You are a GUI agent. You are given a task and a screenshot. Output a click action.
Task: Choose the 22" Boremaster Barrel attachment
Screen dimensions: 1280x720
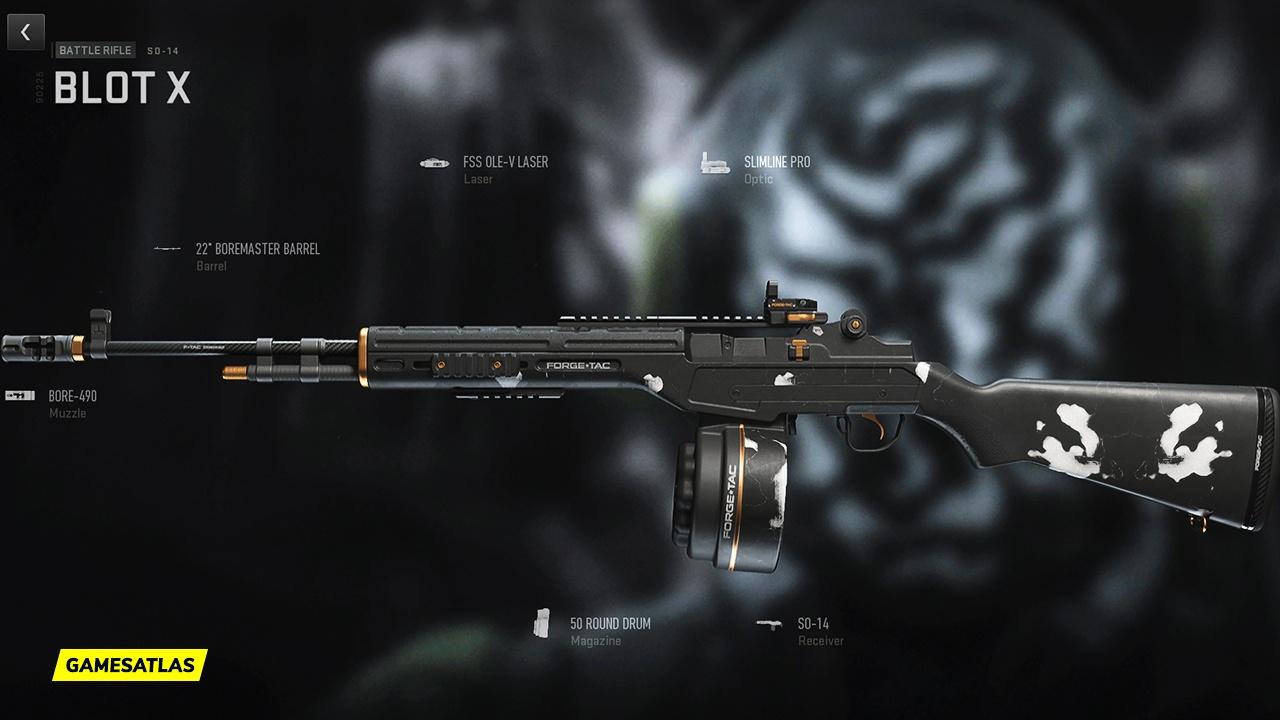coord(257,249)
